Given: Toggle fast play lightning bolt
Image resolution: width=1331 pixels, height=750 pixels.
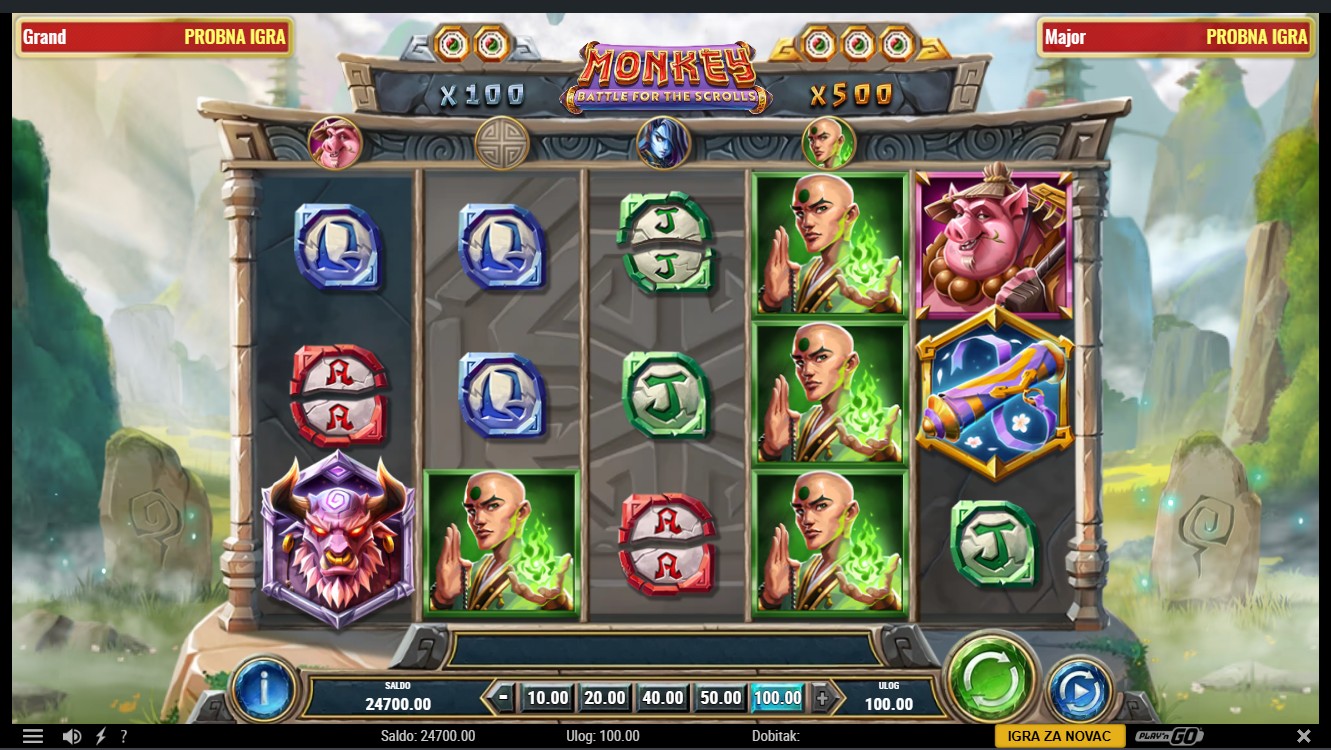Looking at the screenshot, I should click(x=100, y=737).
